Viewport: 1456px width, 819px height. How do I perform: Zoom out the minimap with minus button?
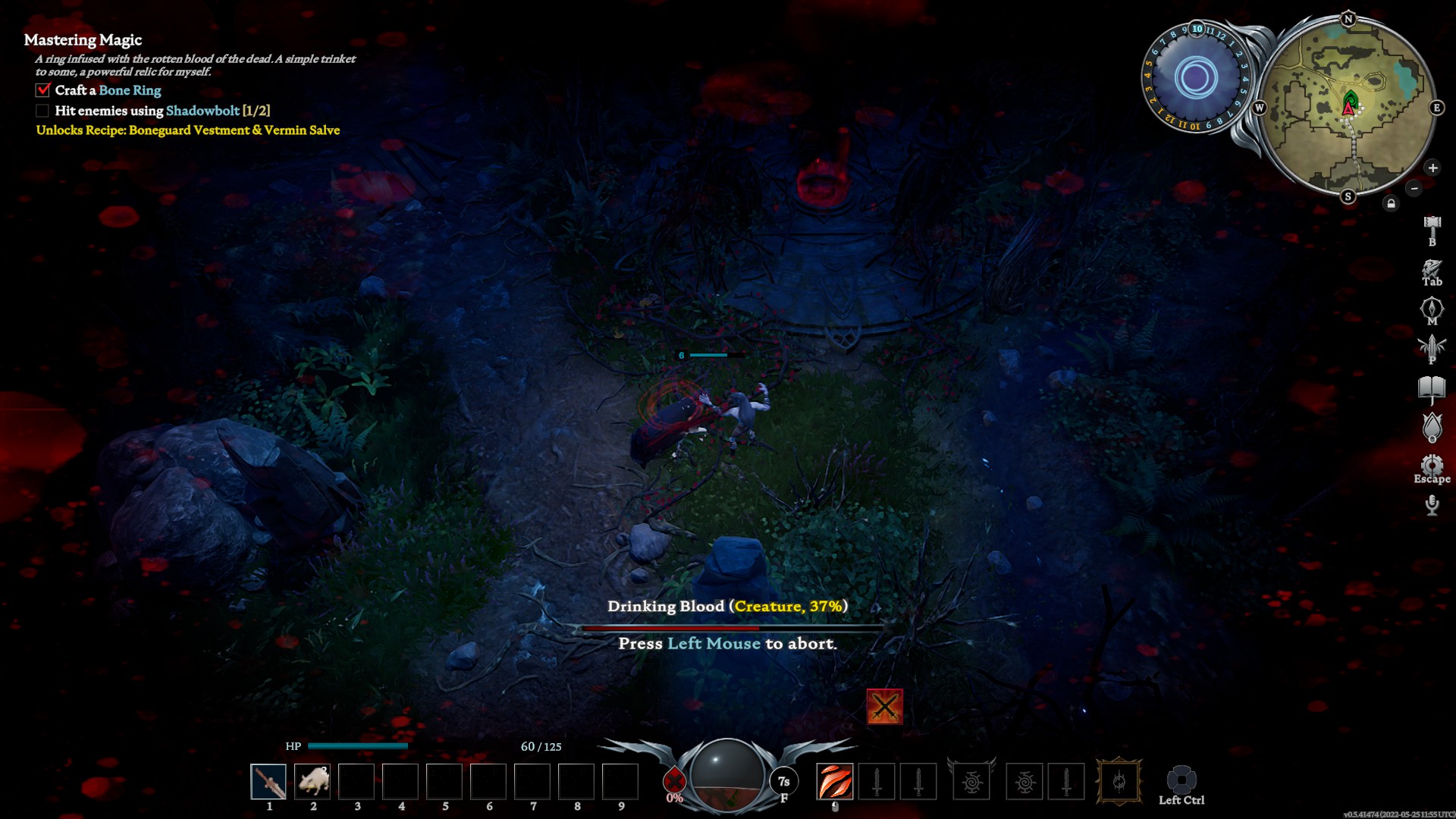[1414, 188]
